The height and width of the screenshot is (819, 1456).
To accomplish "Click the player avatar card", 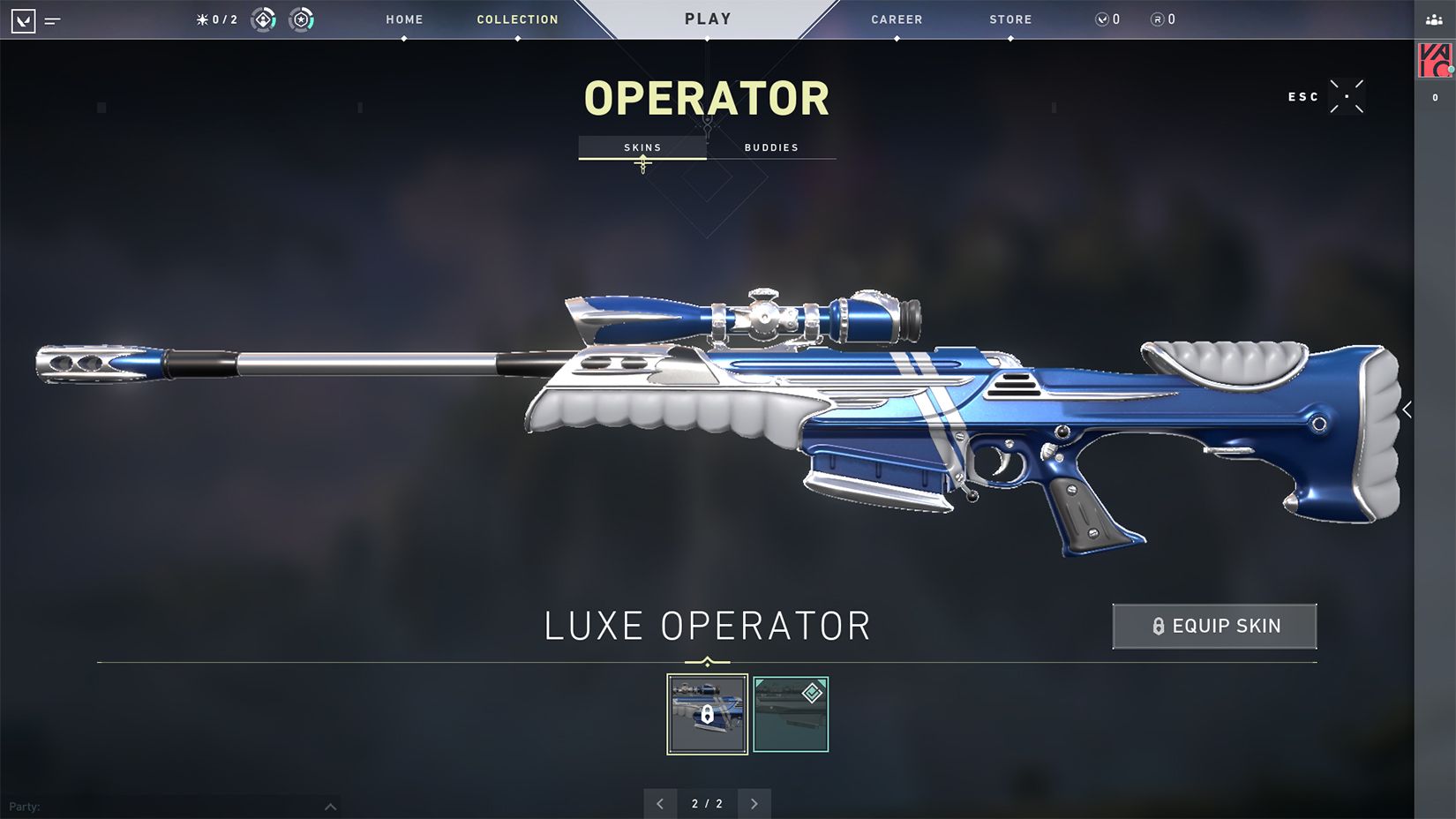I will click(1435, 61).
